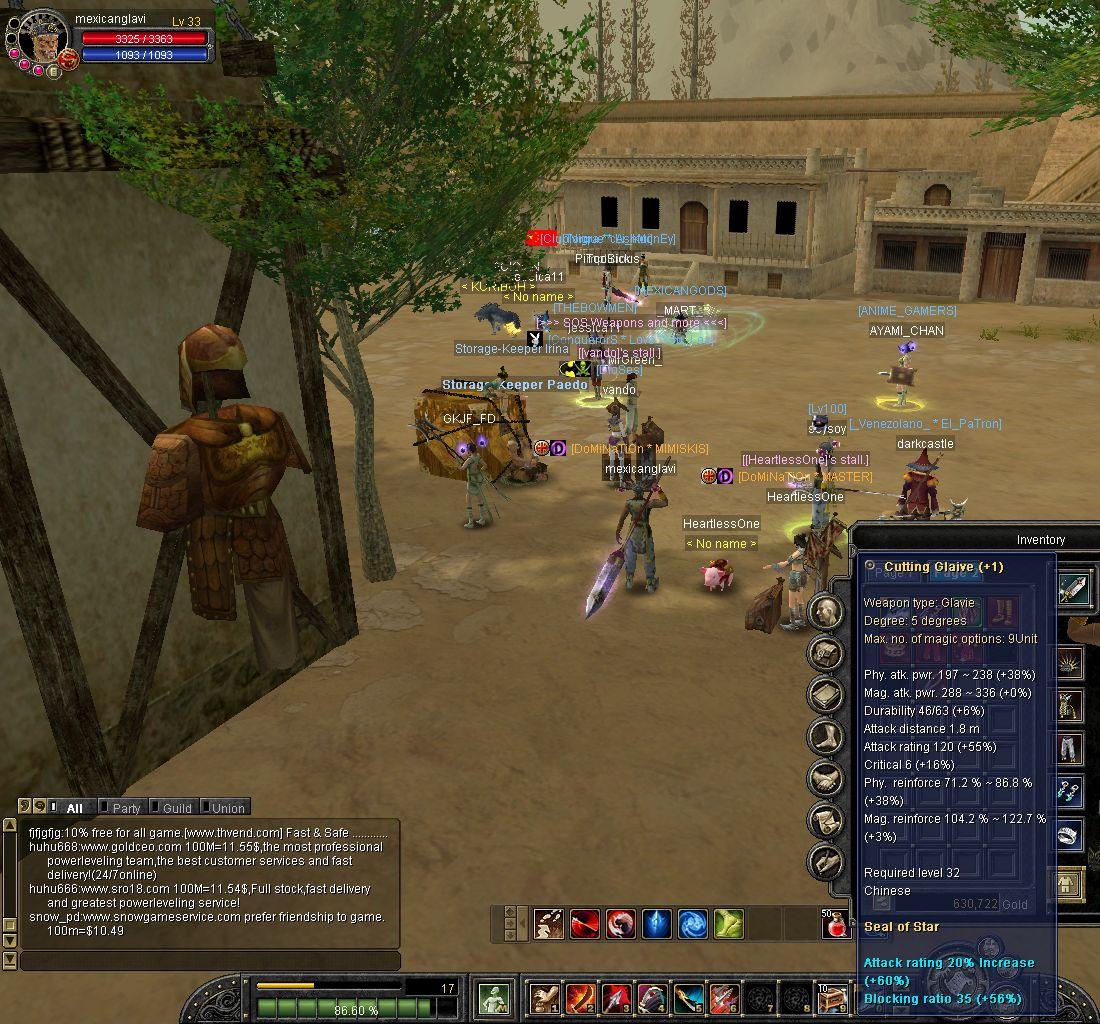Switch to the All chat tab
Screen dimensions: 1100x1024
coord(74,807)
